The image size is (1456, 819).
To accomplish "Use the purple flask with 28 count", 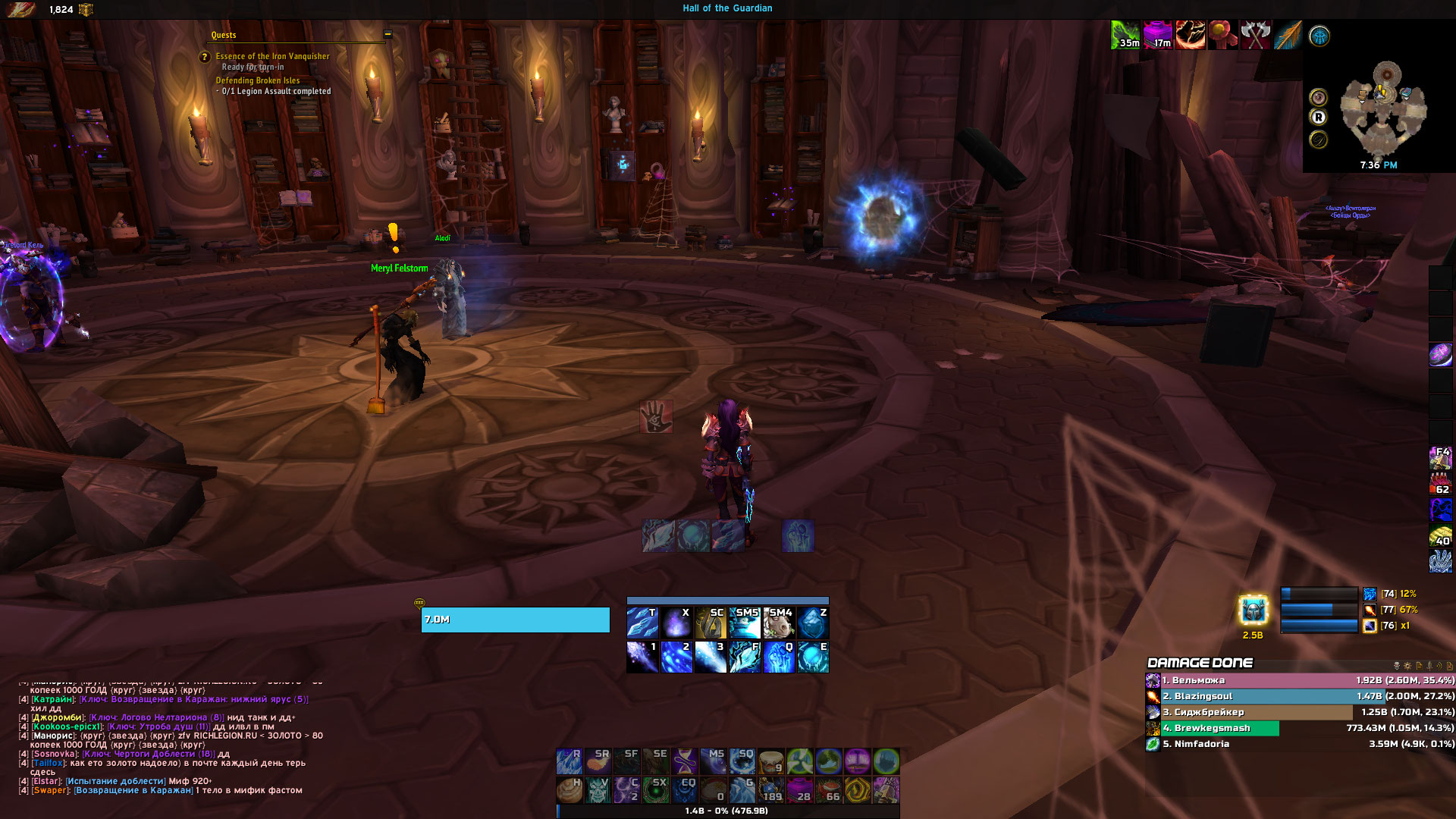I will pyautogui.click(x=799, y=789).
